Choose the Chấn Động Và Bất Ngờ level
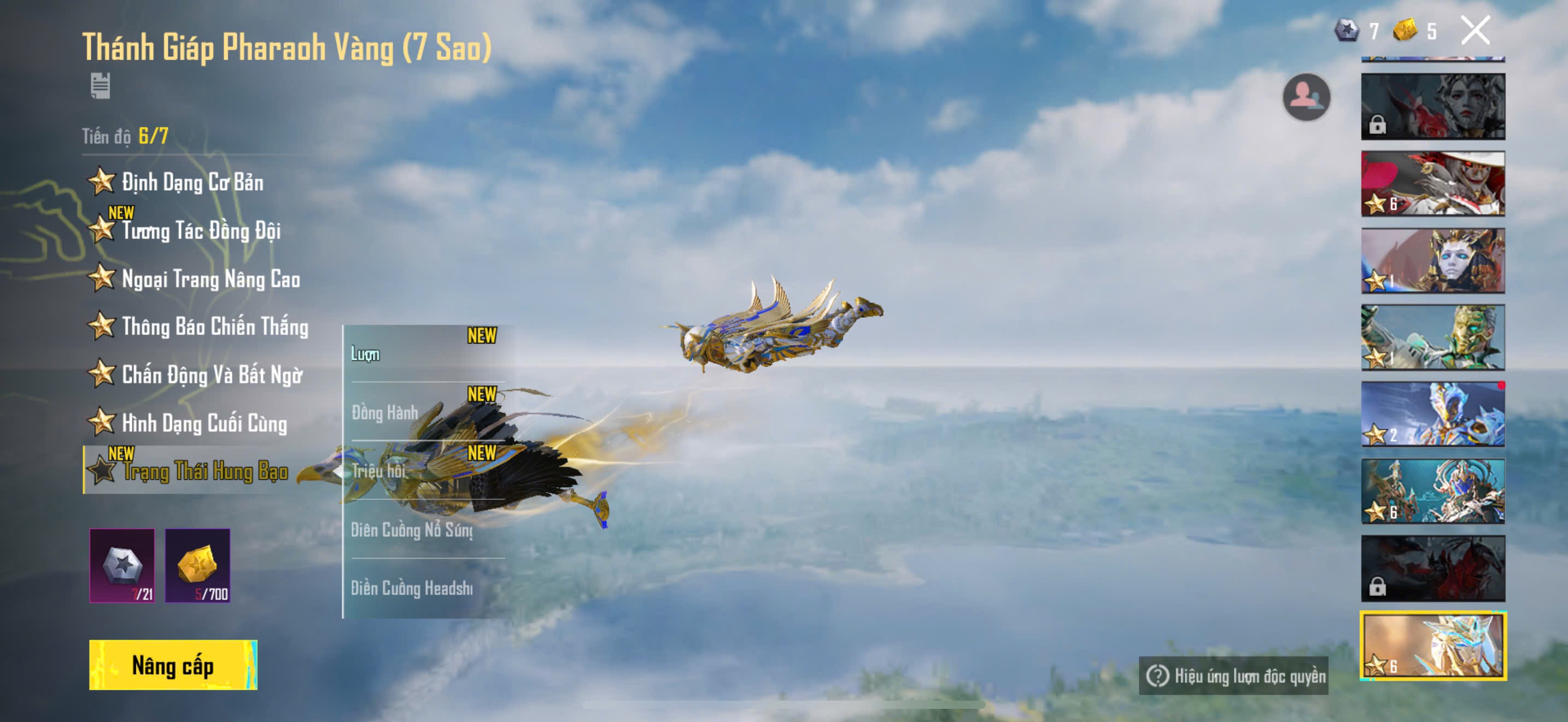Viewport: 1568px width, 722px height. 211,375
